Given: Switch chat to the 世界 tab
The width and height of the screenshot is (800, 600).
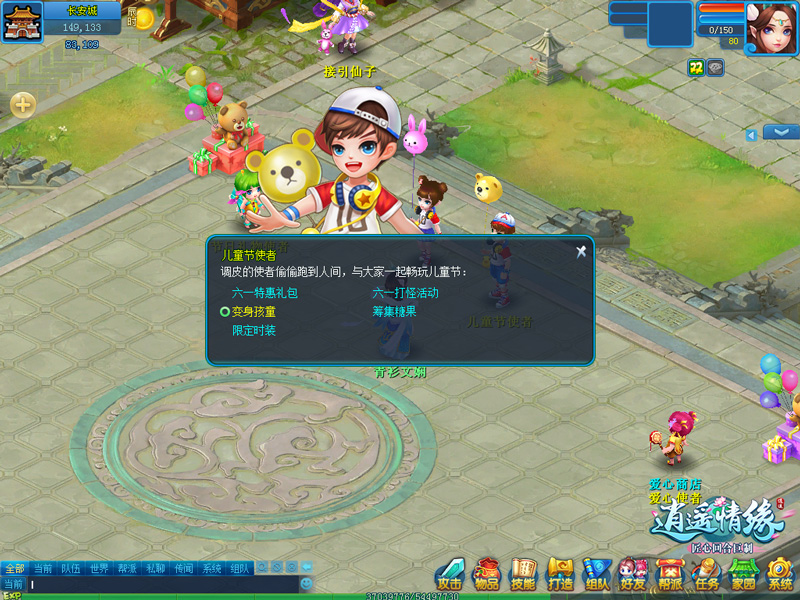Looking at the screenshot, I should pyautogui.click(x=99, y=568).
